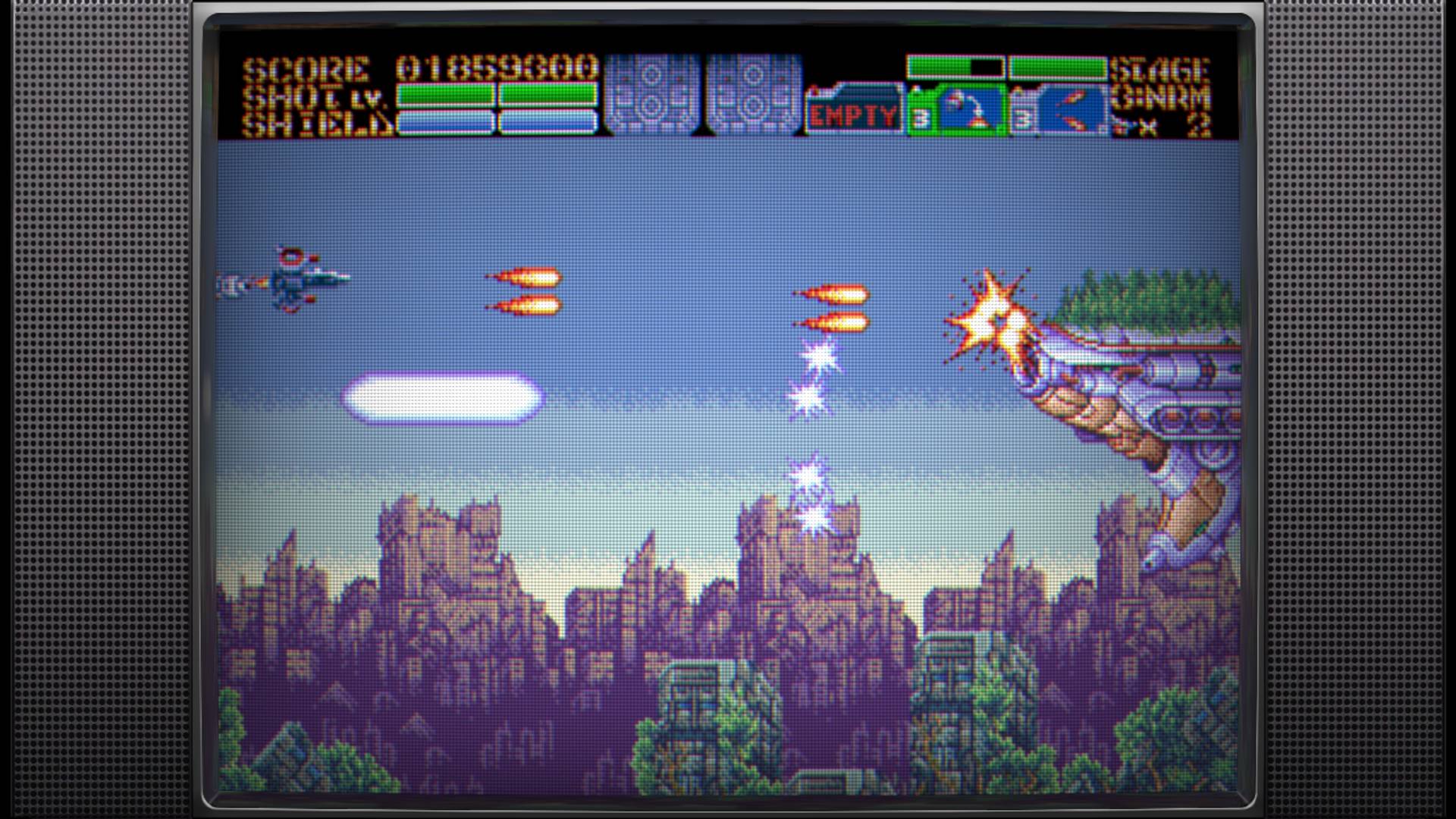Choose the green-highlighted level 3 weapon slot
Image resolution: width=1456 pixels, height=819 pixels.
(957, 111)
